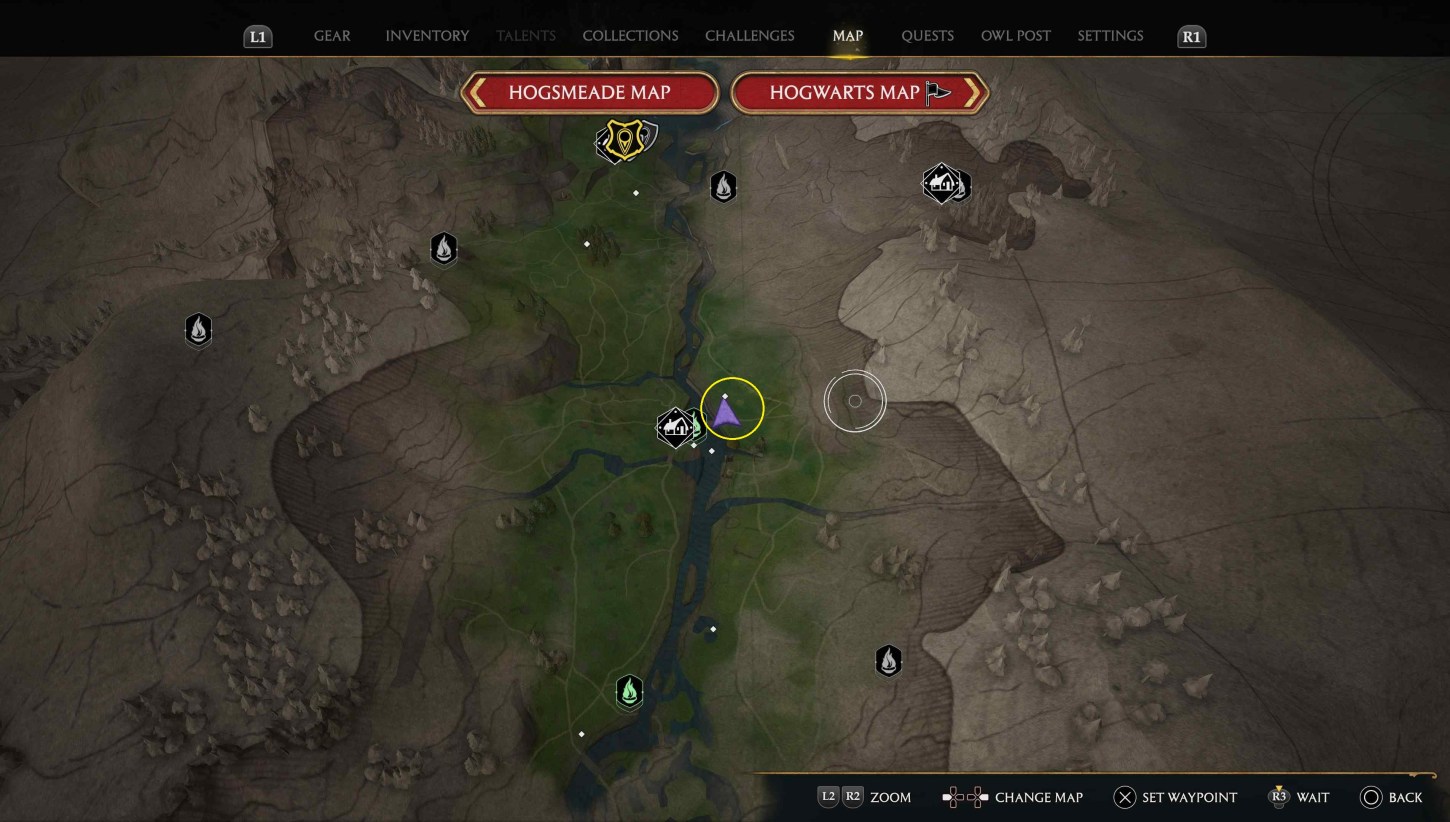Click the waypoint targeting reticle on the map
This screenshot has width=1450, height=822.
(x=855, y=400)
